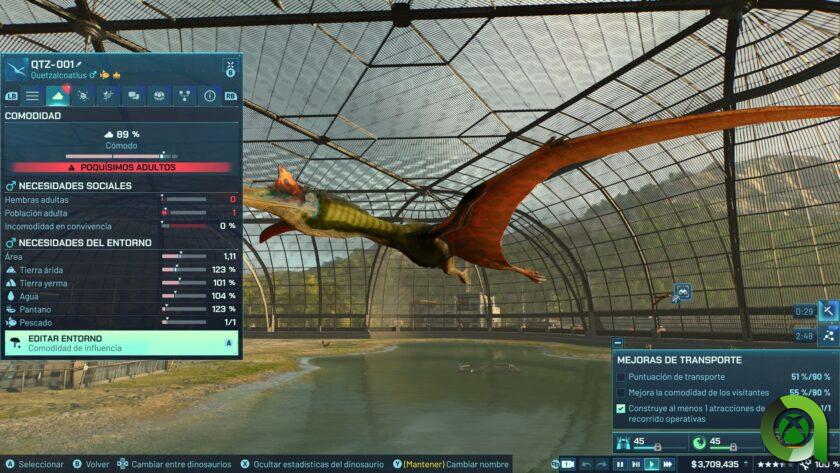
Task: Toggle the camera mode button
Action: [x=567, y=464]
